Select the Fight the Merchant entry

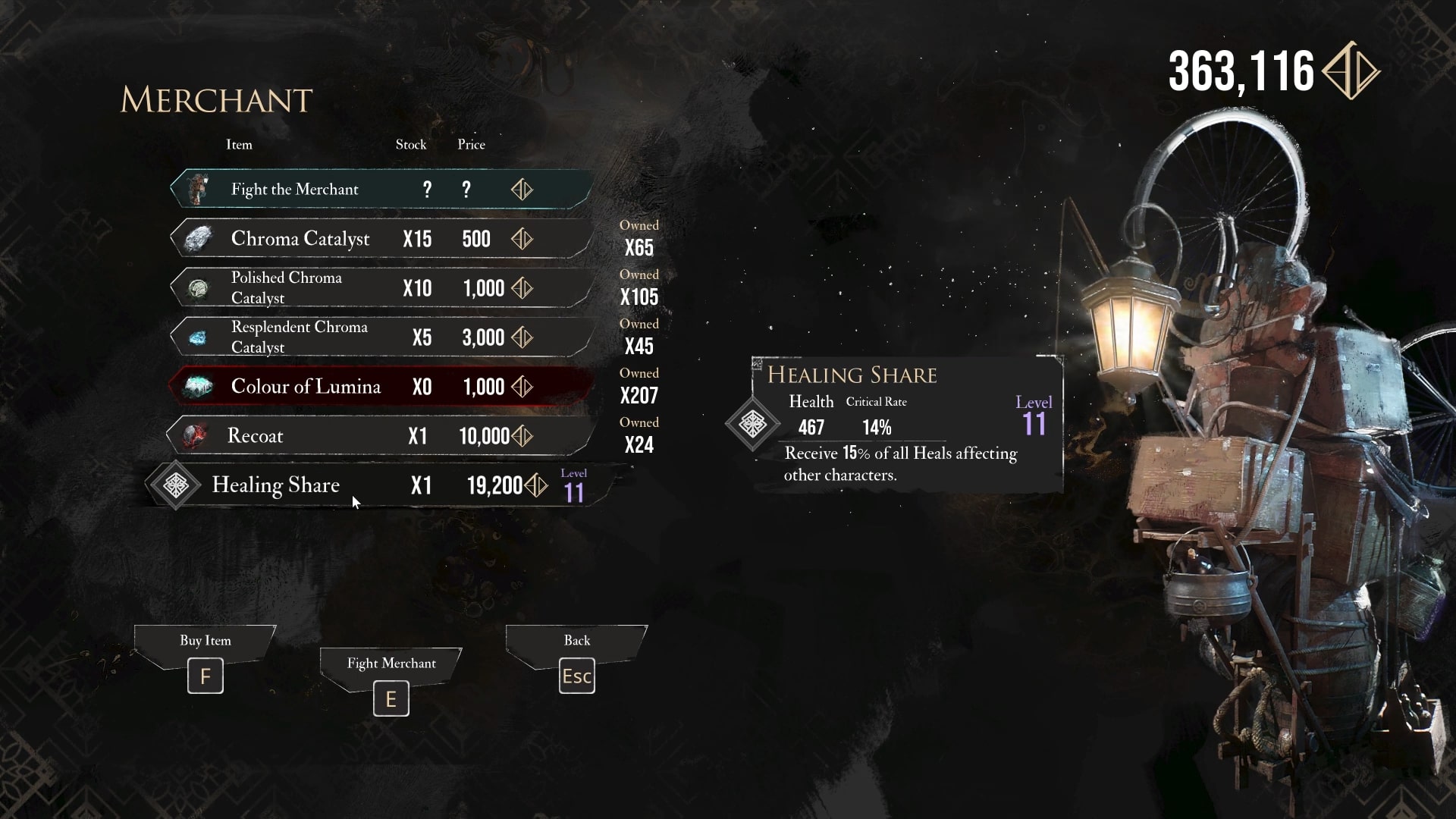coord(379,190)
